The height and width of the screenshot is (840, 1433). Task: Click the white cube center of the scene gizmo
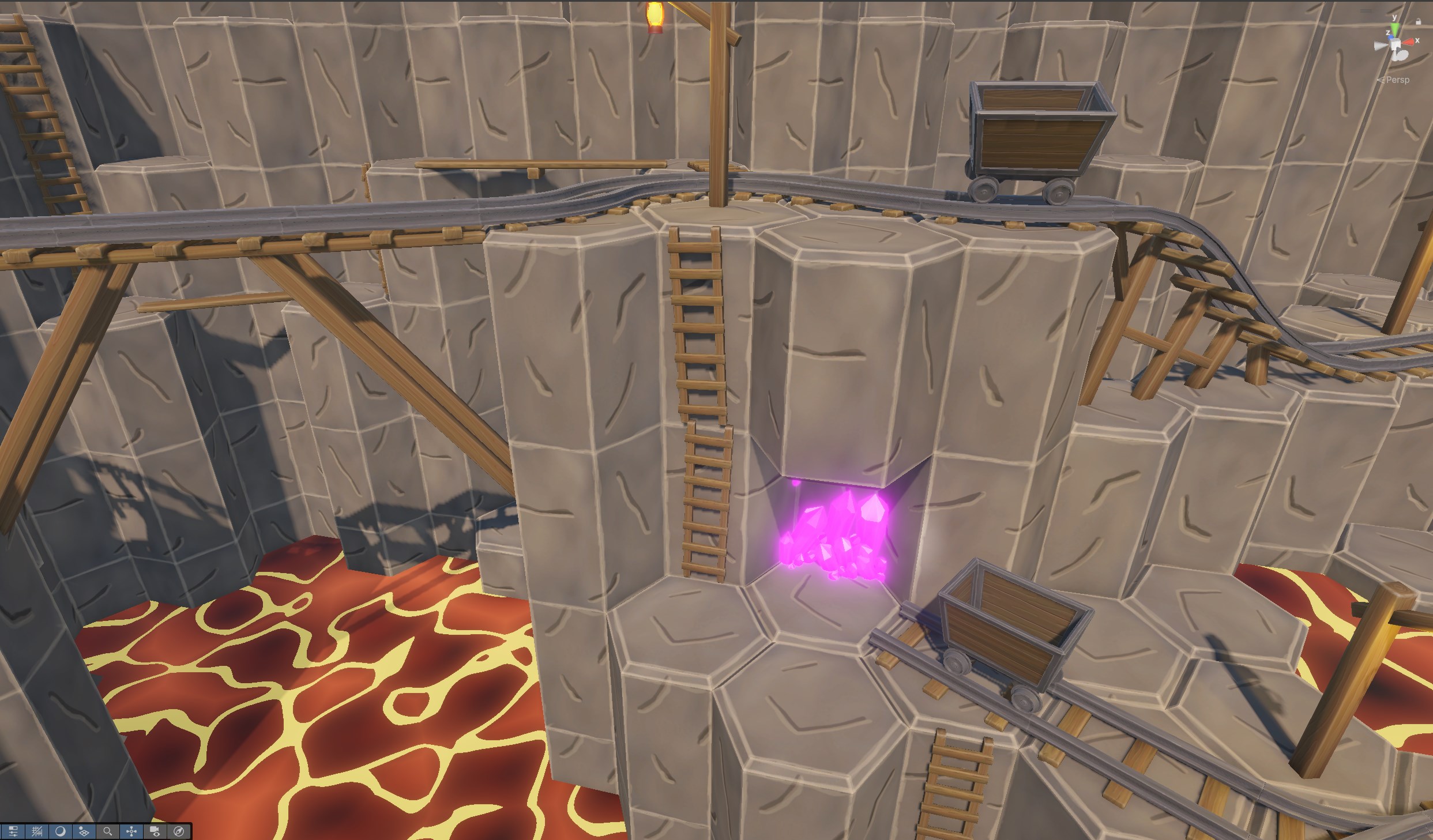[x=1396, y=43]
